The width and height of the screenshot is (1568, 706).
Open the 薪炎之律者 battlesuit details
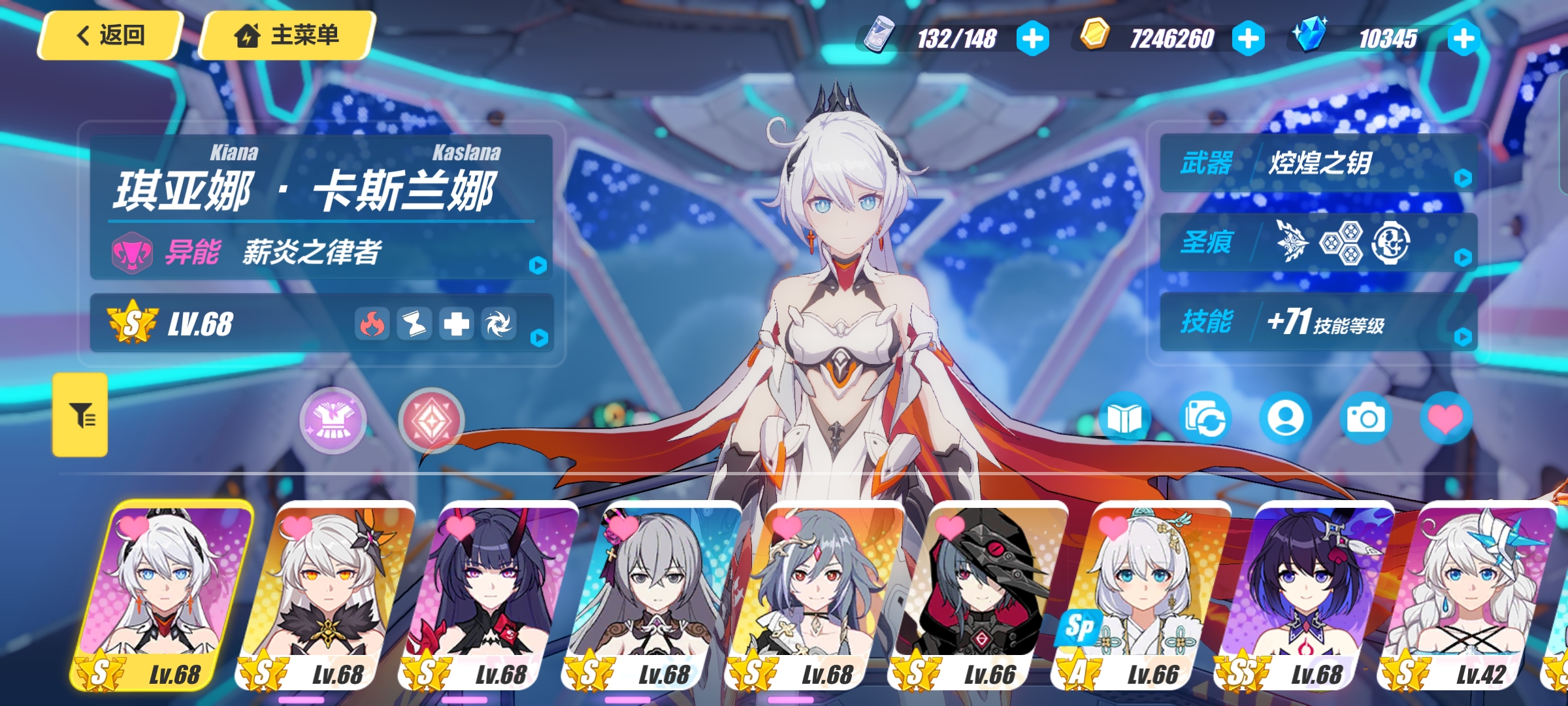pos(321,252)
